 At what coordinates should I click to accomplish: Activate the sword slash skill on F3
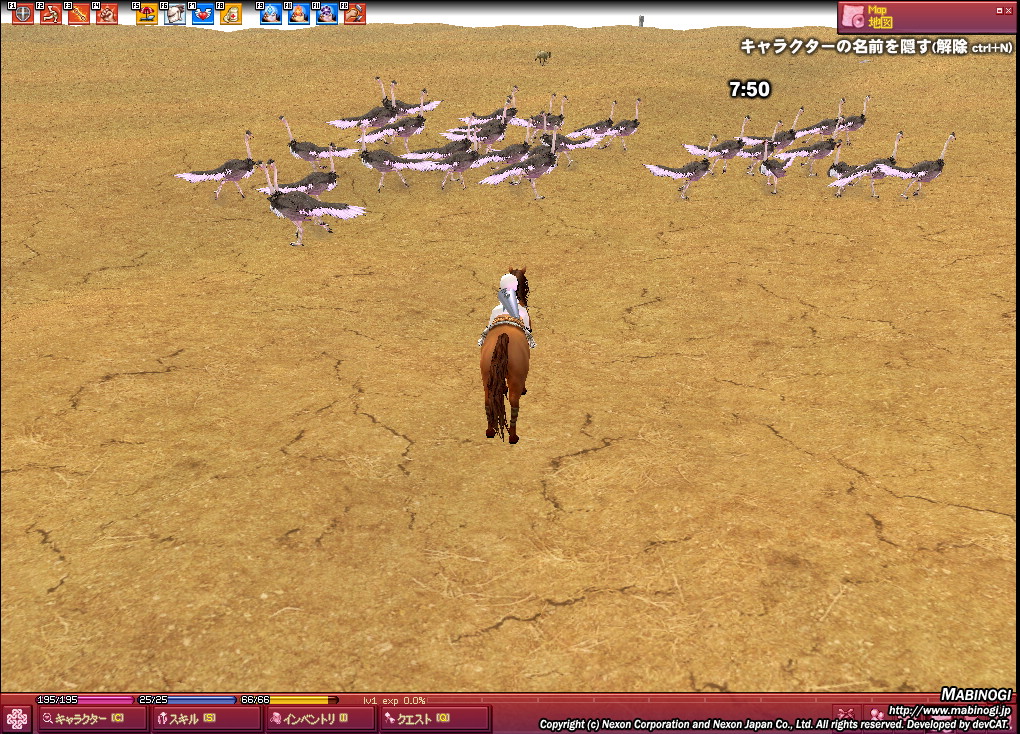point(78,14)
